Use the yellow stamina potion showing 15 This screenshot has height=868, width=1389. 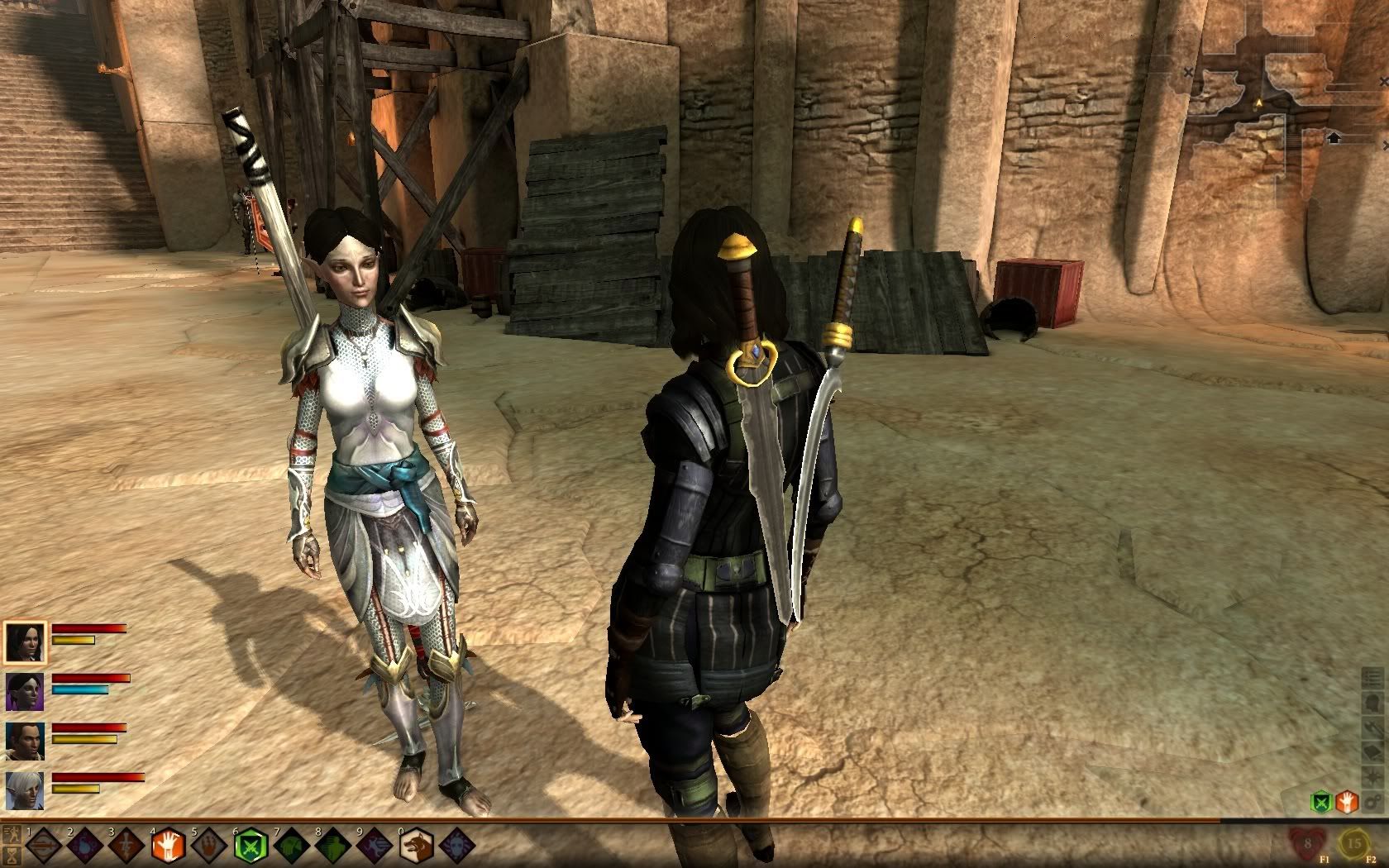[x=1353, y=845]
